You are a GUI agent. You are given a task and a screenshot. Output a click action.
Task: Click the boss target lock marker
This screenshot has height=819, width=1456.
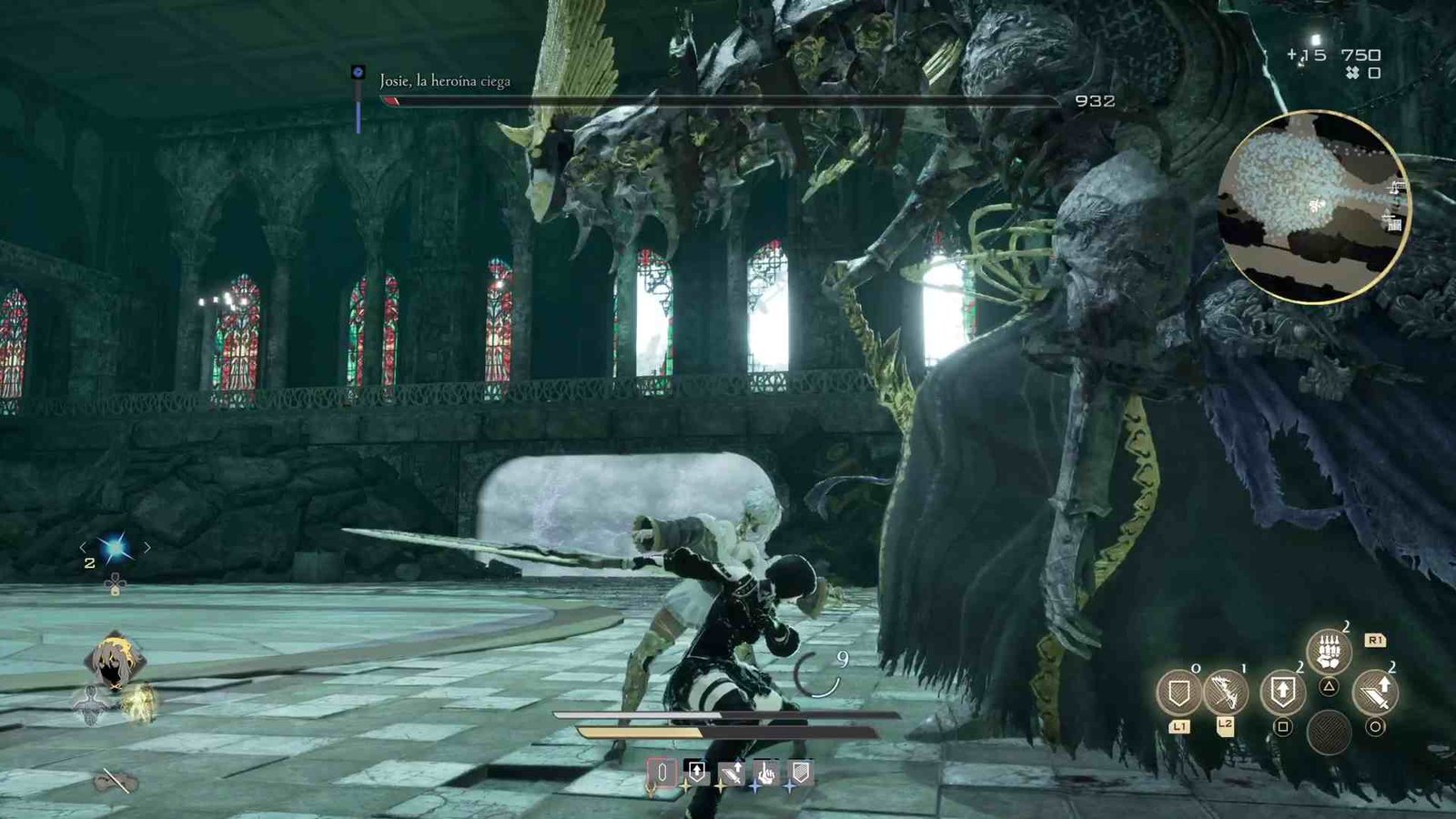(x=359, y=72)
